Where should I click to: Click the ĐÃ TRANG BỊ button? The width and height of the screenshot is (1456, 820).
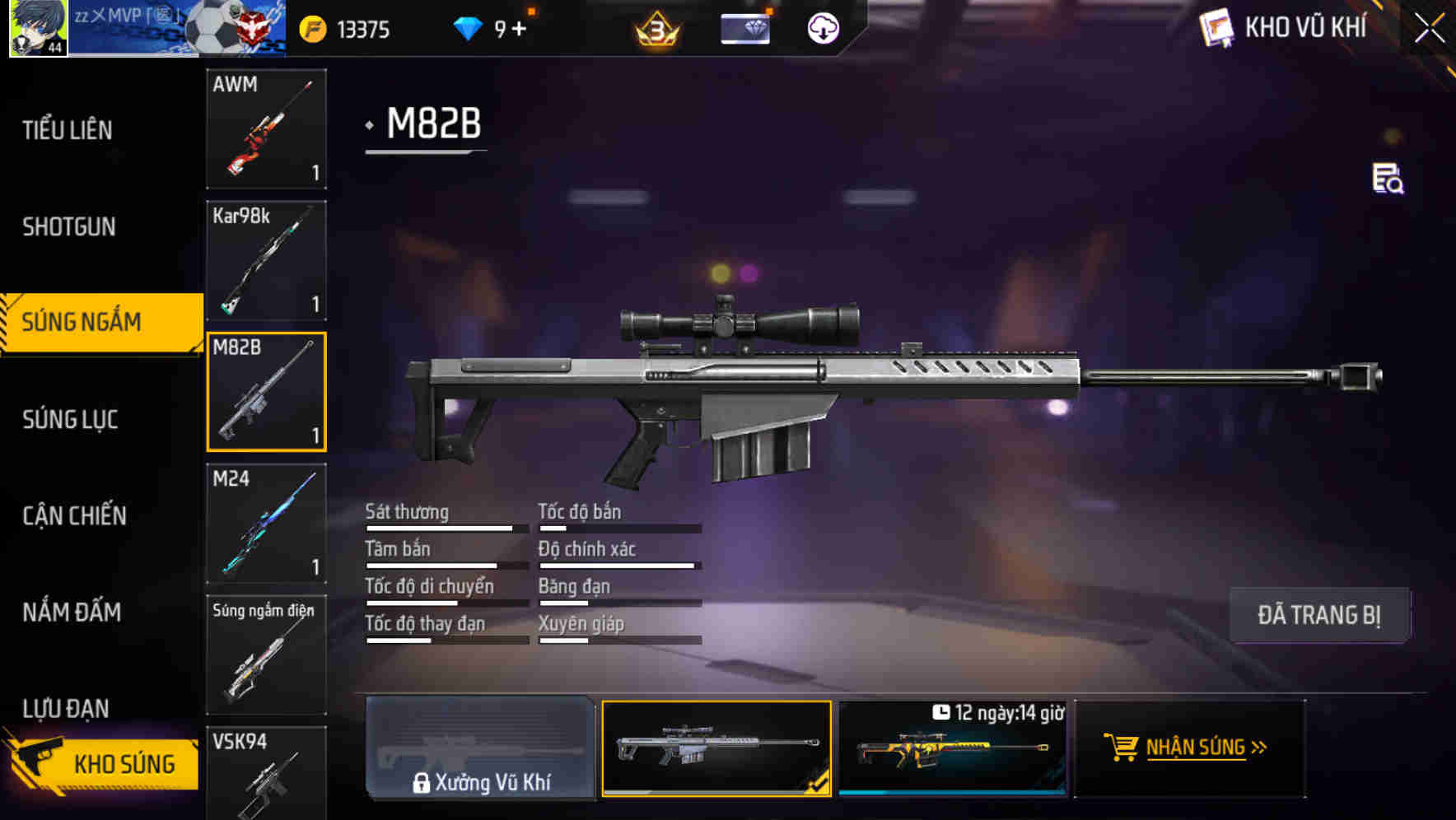(1319, 615)
